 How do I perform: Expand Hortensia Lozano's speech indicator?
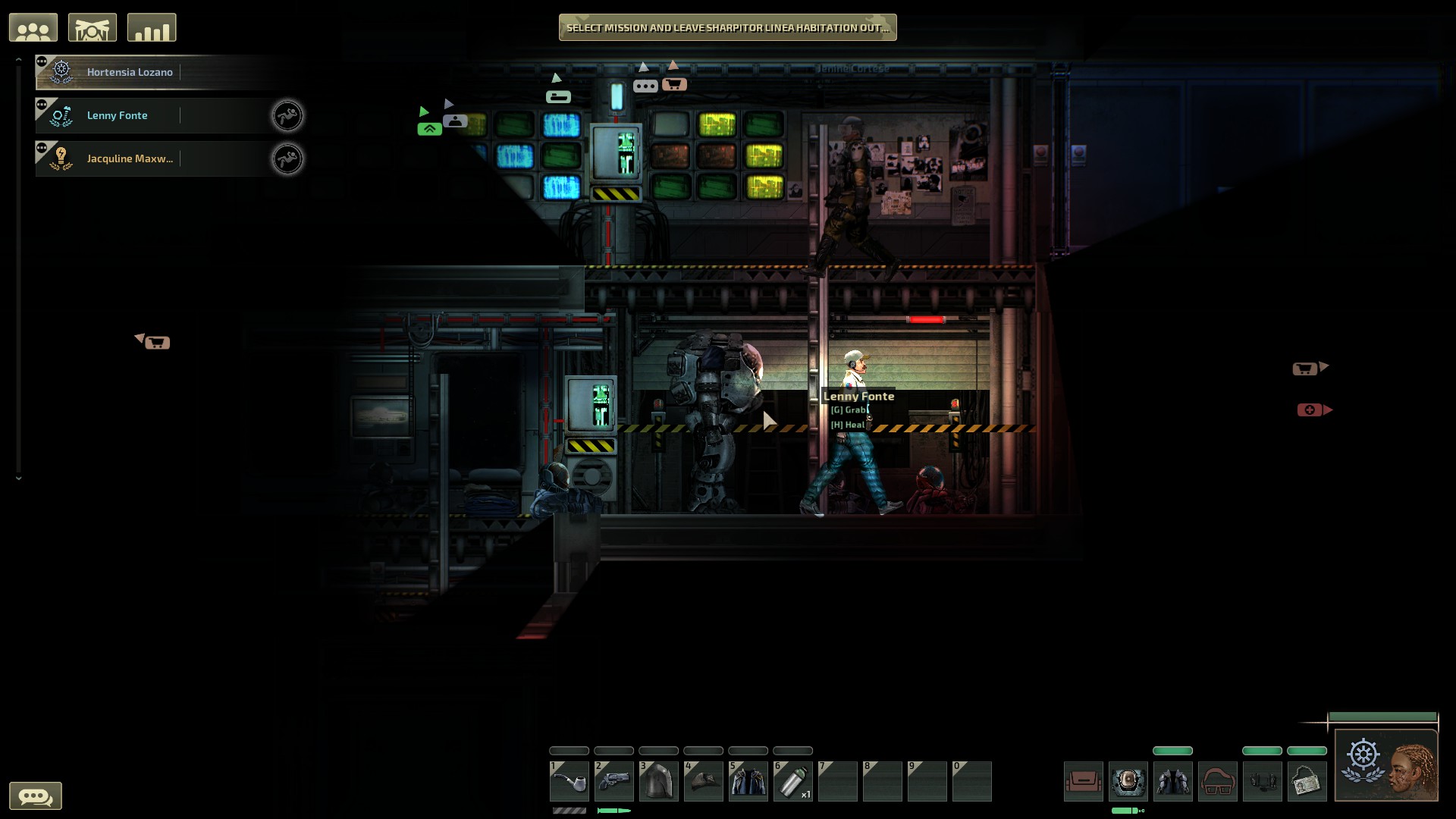(42, 62)
